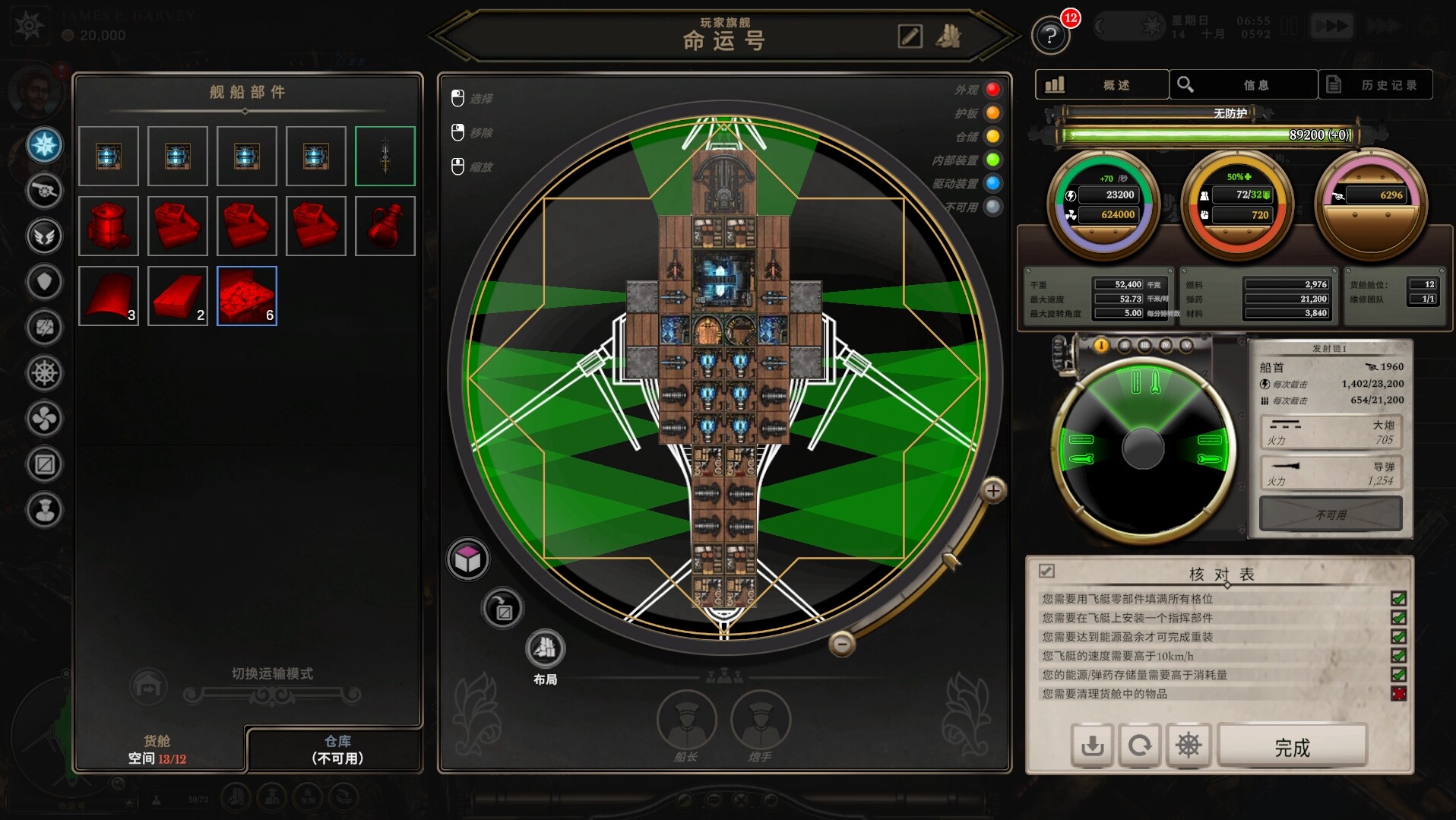The image size is (1456, 820).
Task: Select the cannon weapons category in left sidebar
Action: tap(44, 191)
